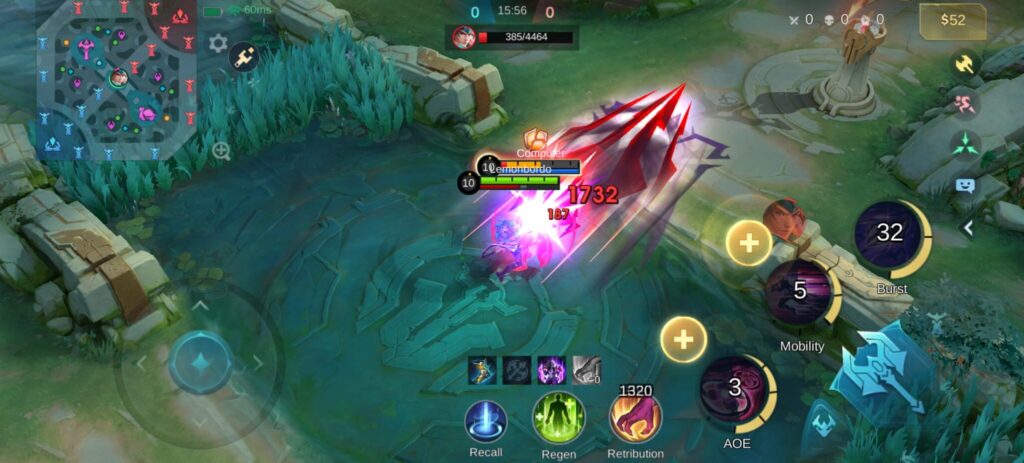
Task: Open the quick chat smiley bubble
Action: pyautogui.click(x=965, y=185)
